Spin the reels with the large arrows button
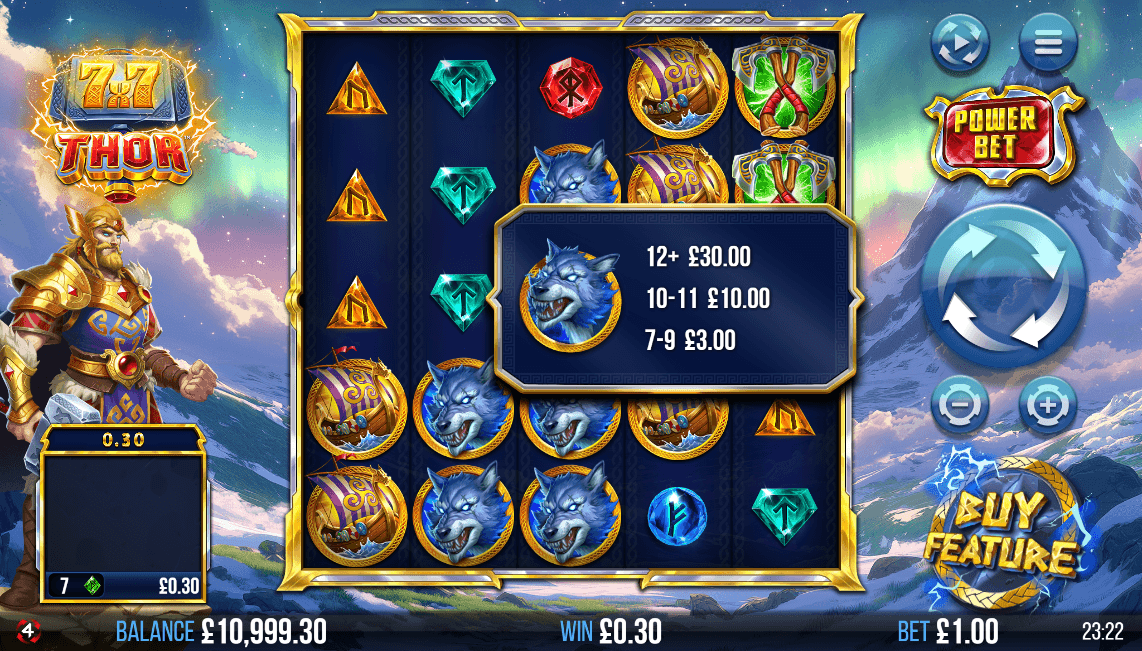The width and height of the screenshot is (1142, 651). 1003,285
